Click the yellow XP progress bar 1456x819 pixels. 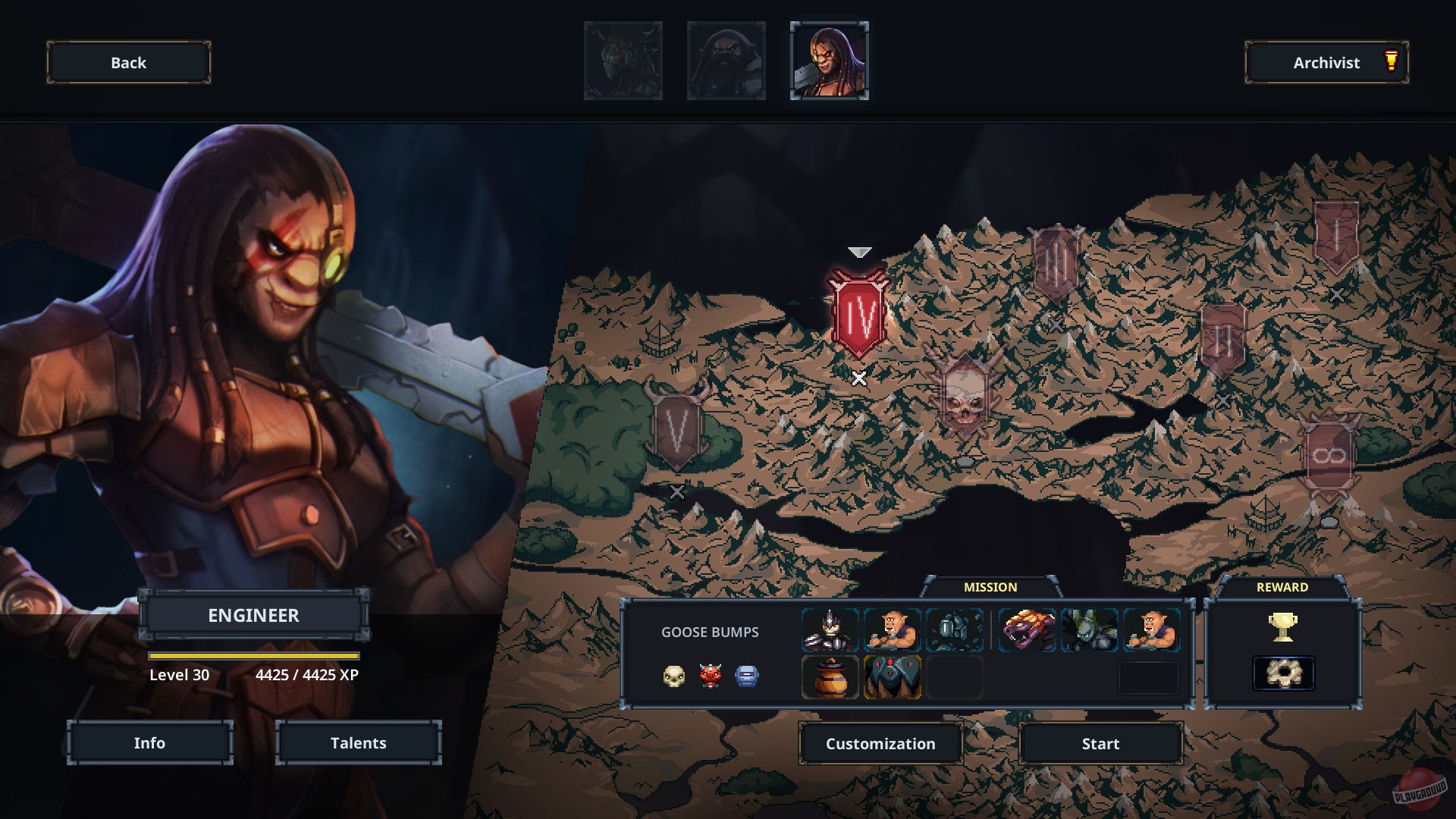tap(256, 655)
